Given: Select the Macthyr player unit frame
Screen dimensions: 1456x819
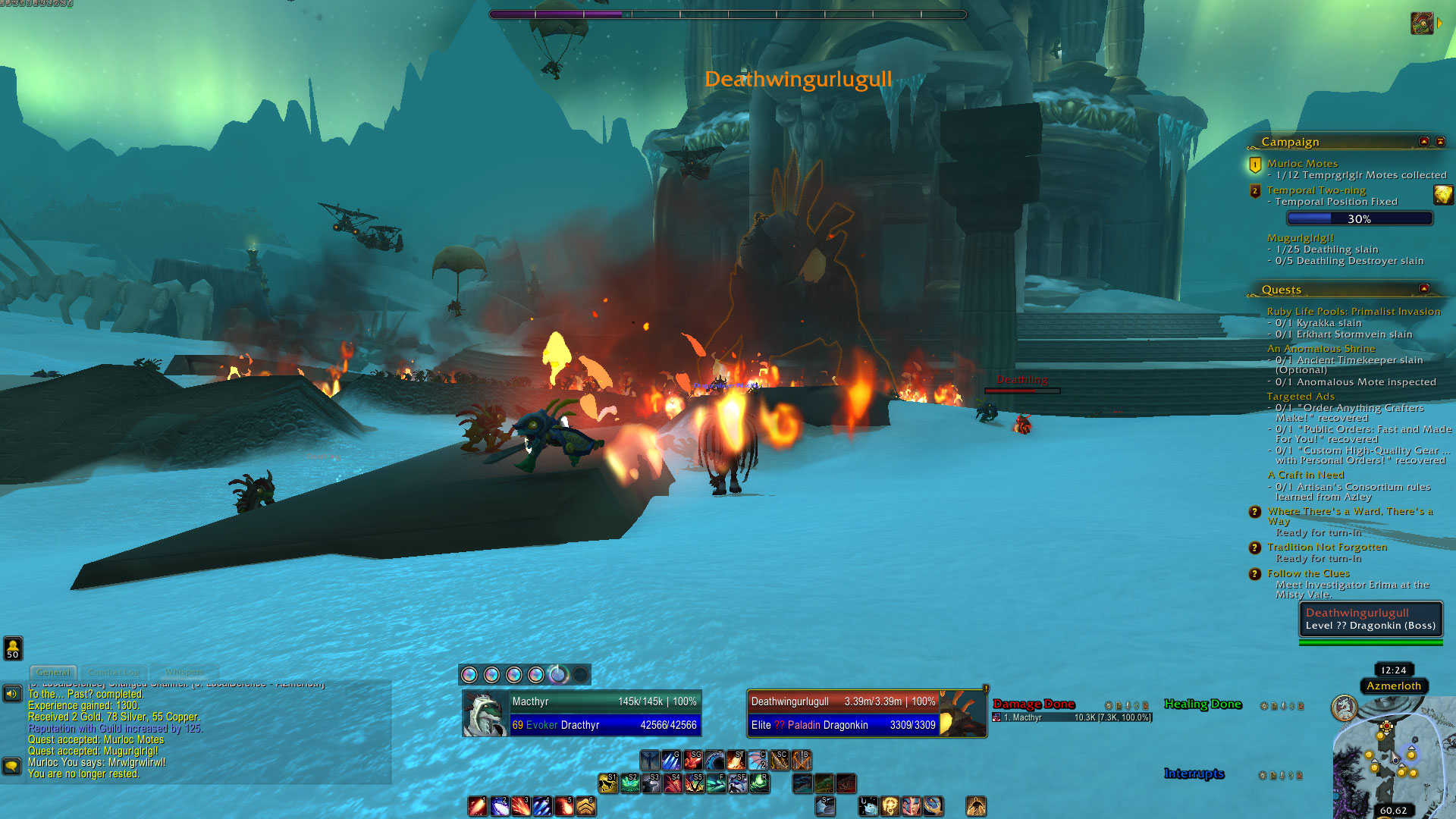Looking at the screenshot, I should coord(582,714).
